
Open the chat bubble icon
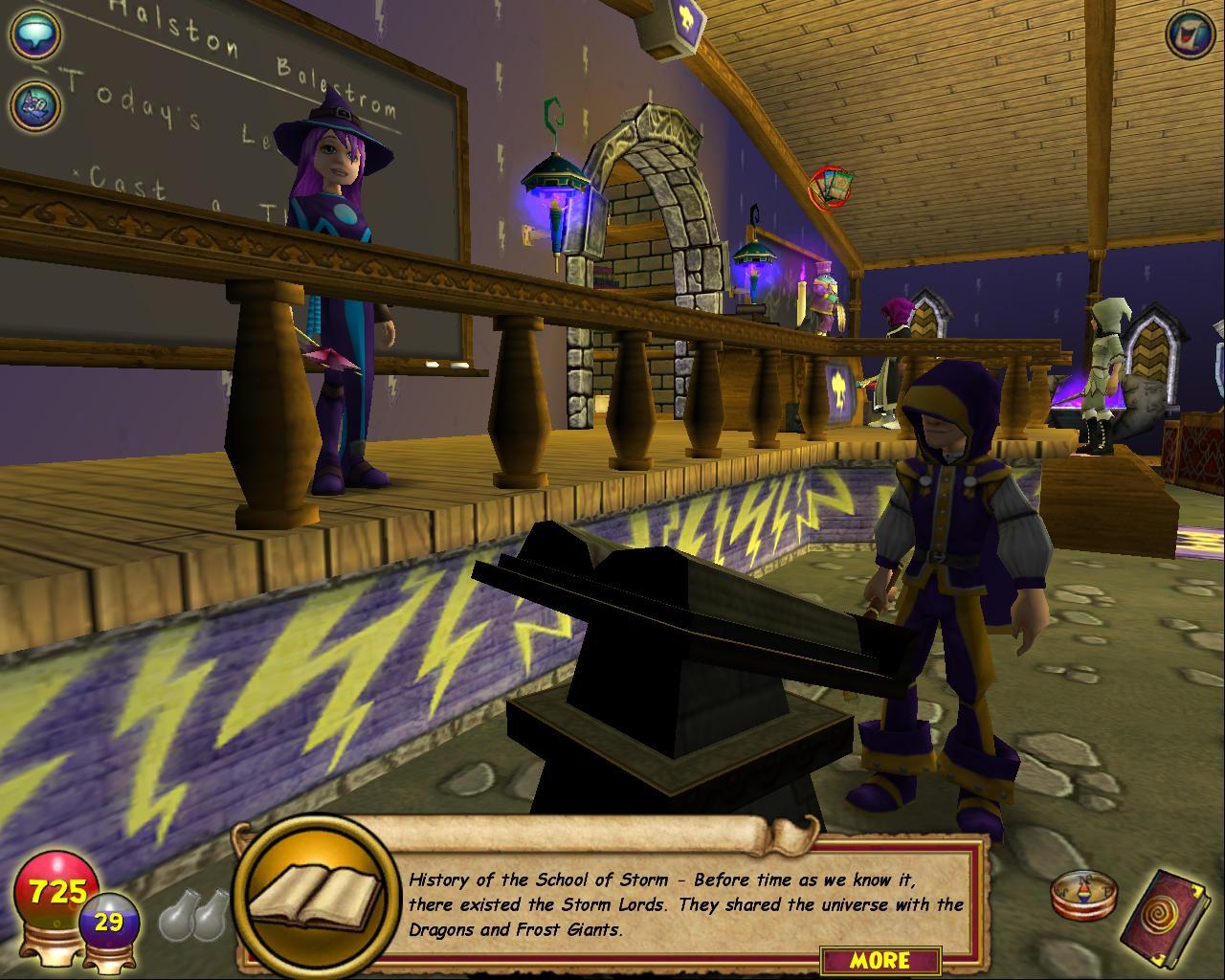pyautogui.click(x=35, y=34)
